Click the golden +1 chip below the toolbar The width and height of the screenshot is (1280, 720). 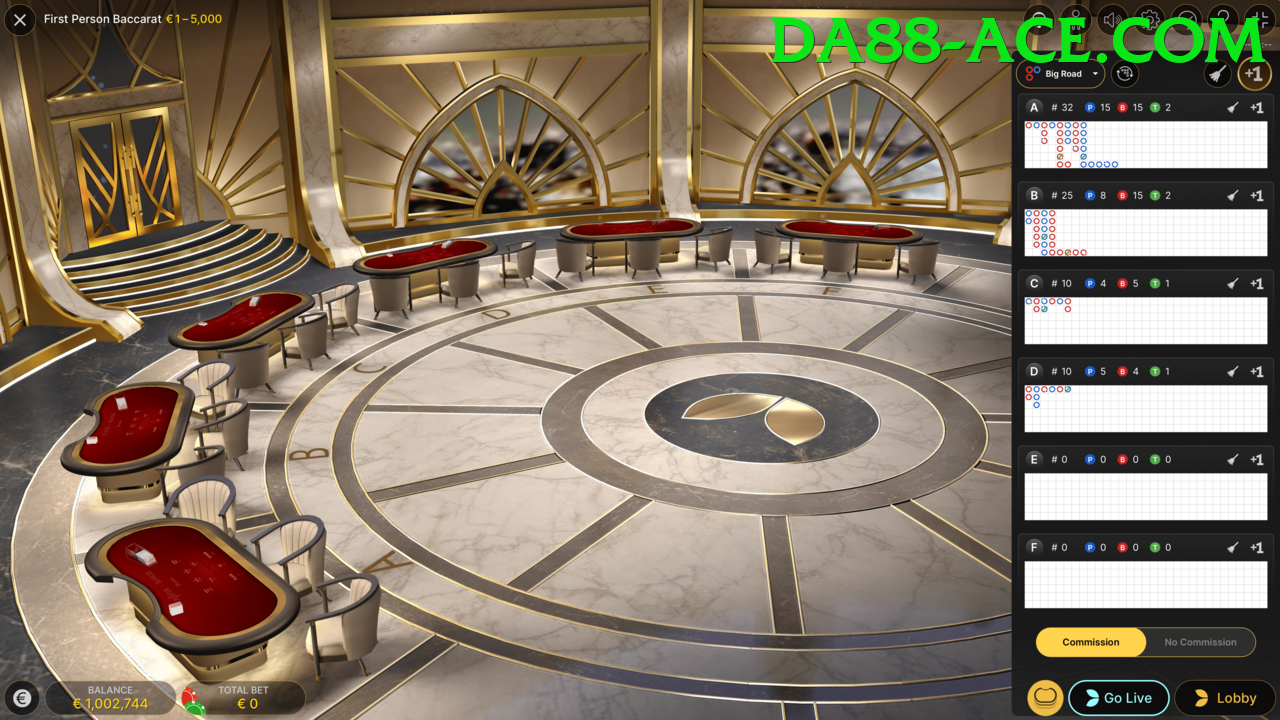tap(1254, 73)
